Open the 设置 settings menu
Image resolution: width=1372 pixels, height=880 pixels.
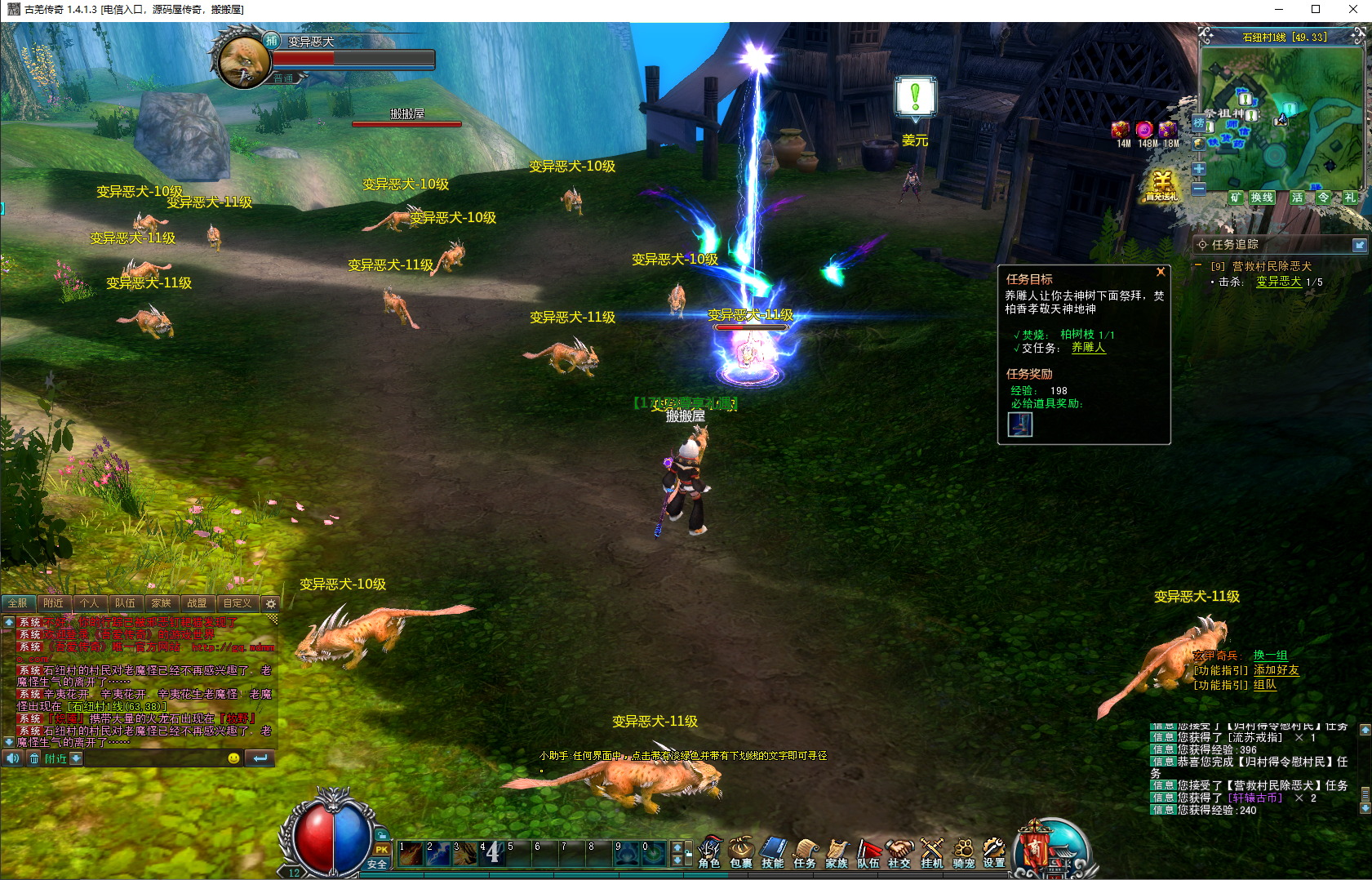(x=994, y=852)
